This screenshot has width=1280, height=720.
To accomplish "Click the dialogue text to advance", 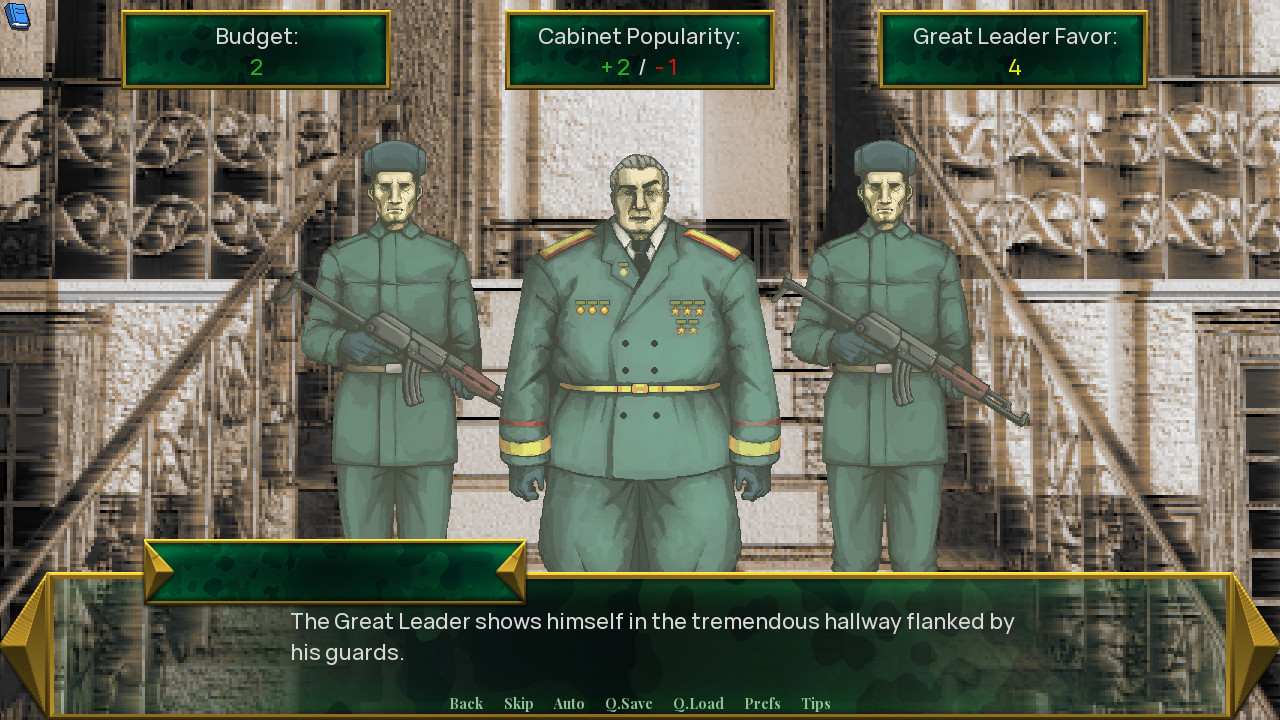I will pyautogui.click(x=650, y=633).
